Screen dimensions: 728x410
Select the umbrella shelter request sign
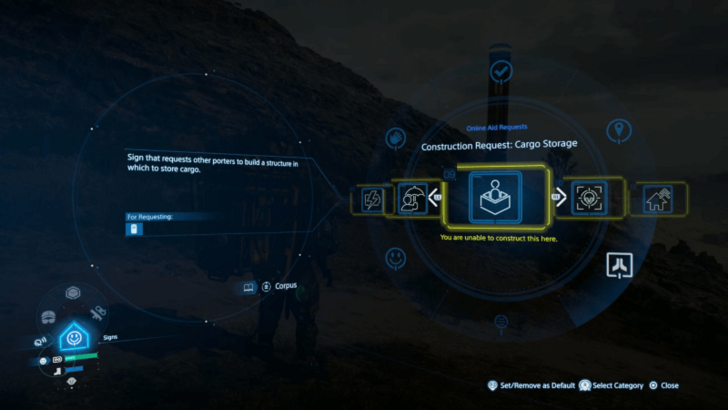pyautogui.click(x=411, y=198)
